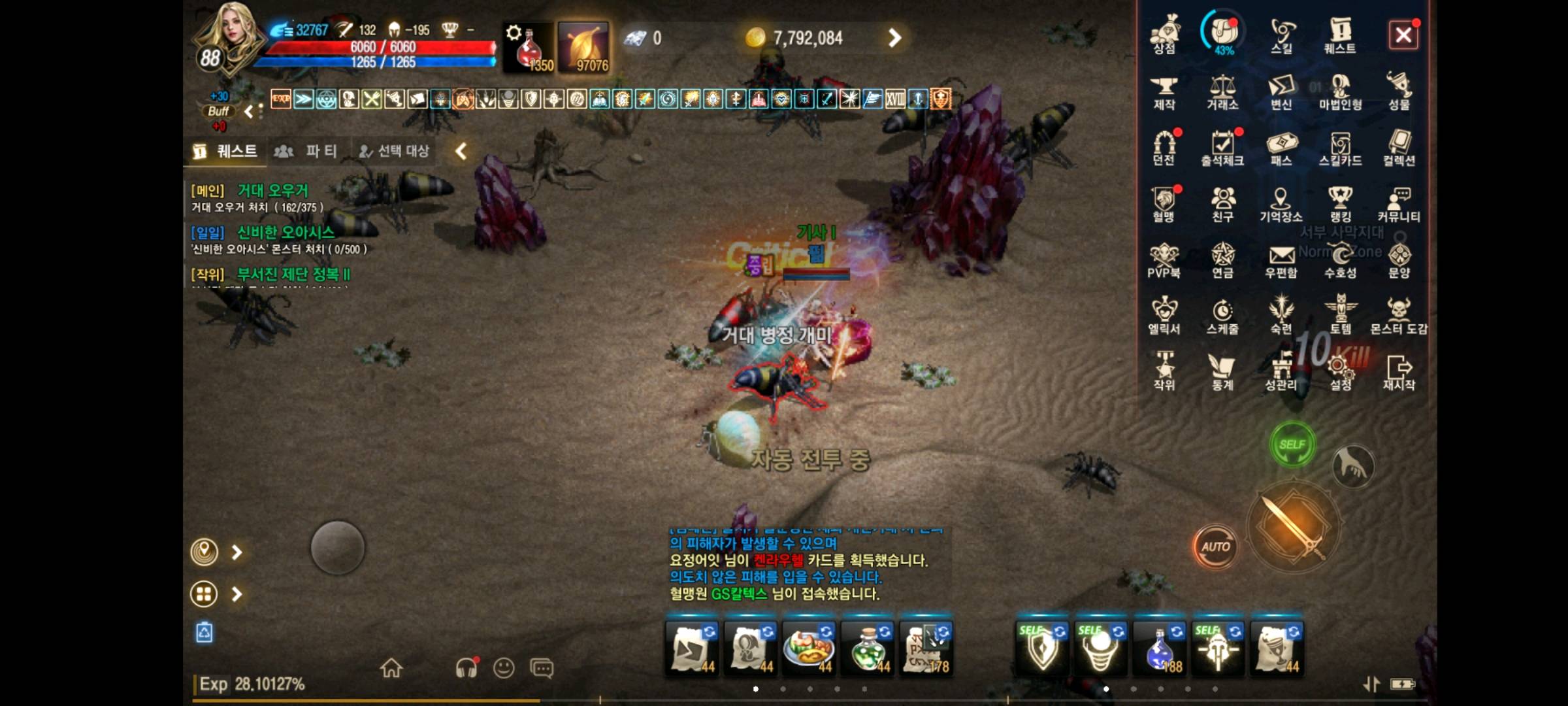
Task: Collapse the quest panel with its chevron
Action: pos(459,150)
